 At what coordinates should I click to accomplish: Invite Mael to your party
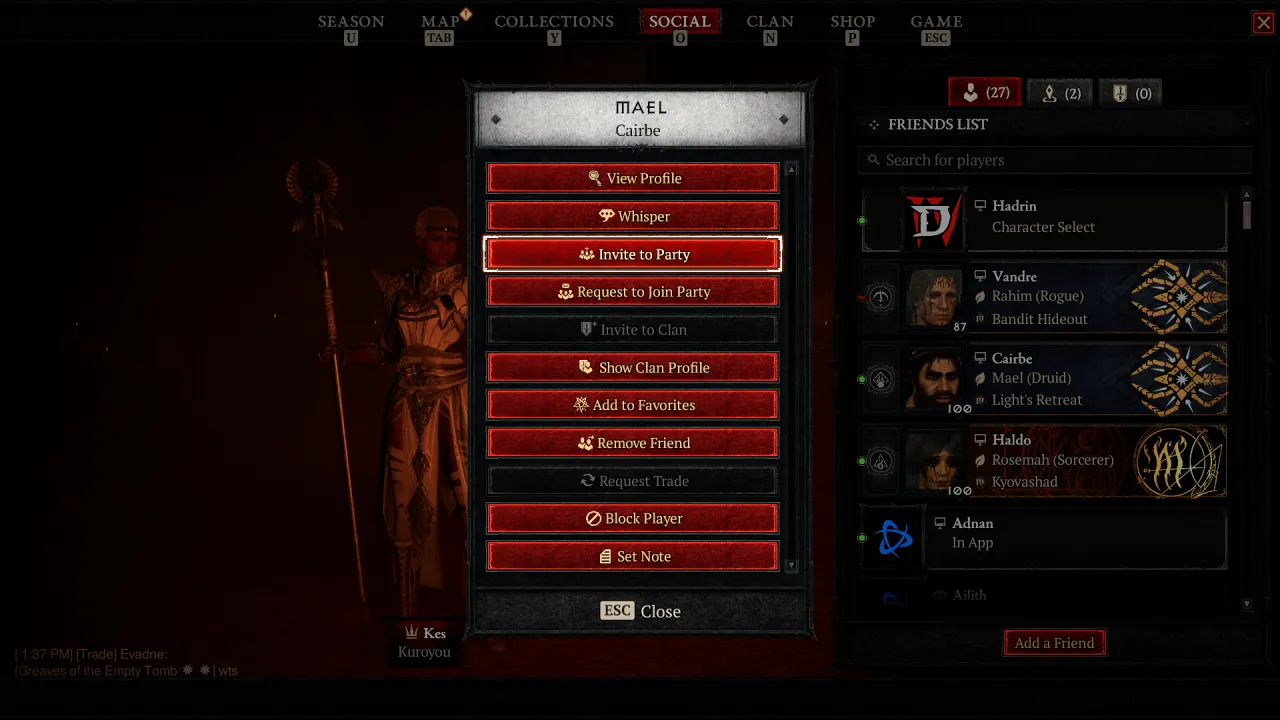[x=632, y=254]
